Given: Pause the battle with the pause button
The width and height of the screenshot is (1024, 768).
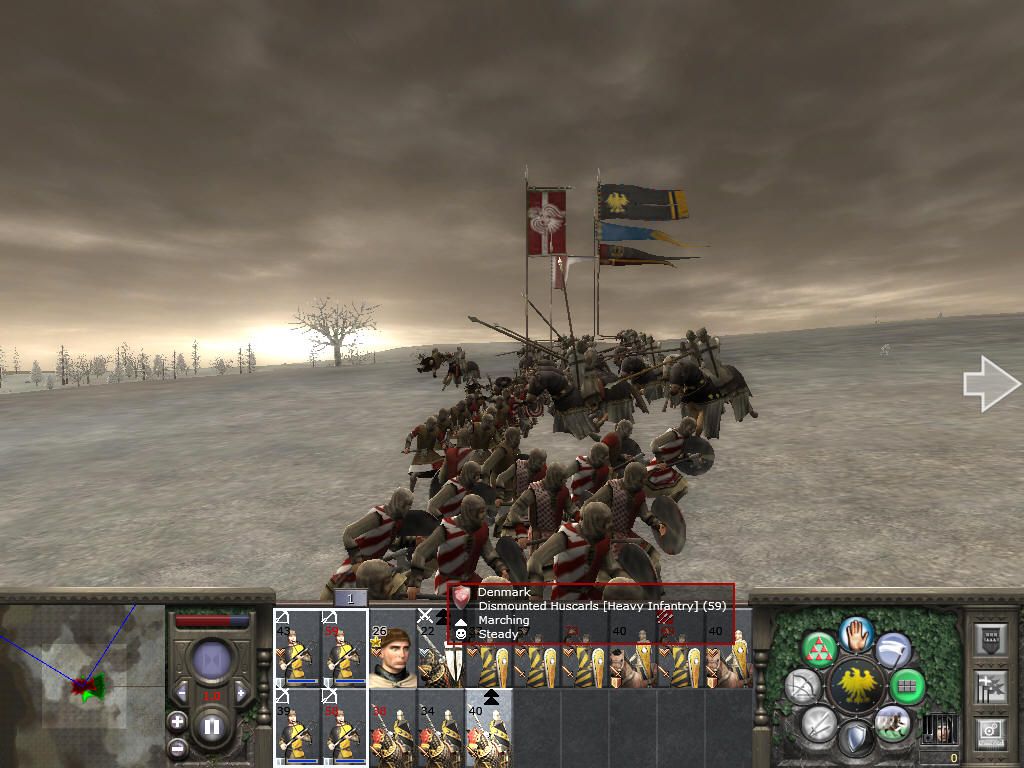Looking at the screenshot, I should click(211, 727).
